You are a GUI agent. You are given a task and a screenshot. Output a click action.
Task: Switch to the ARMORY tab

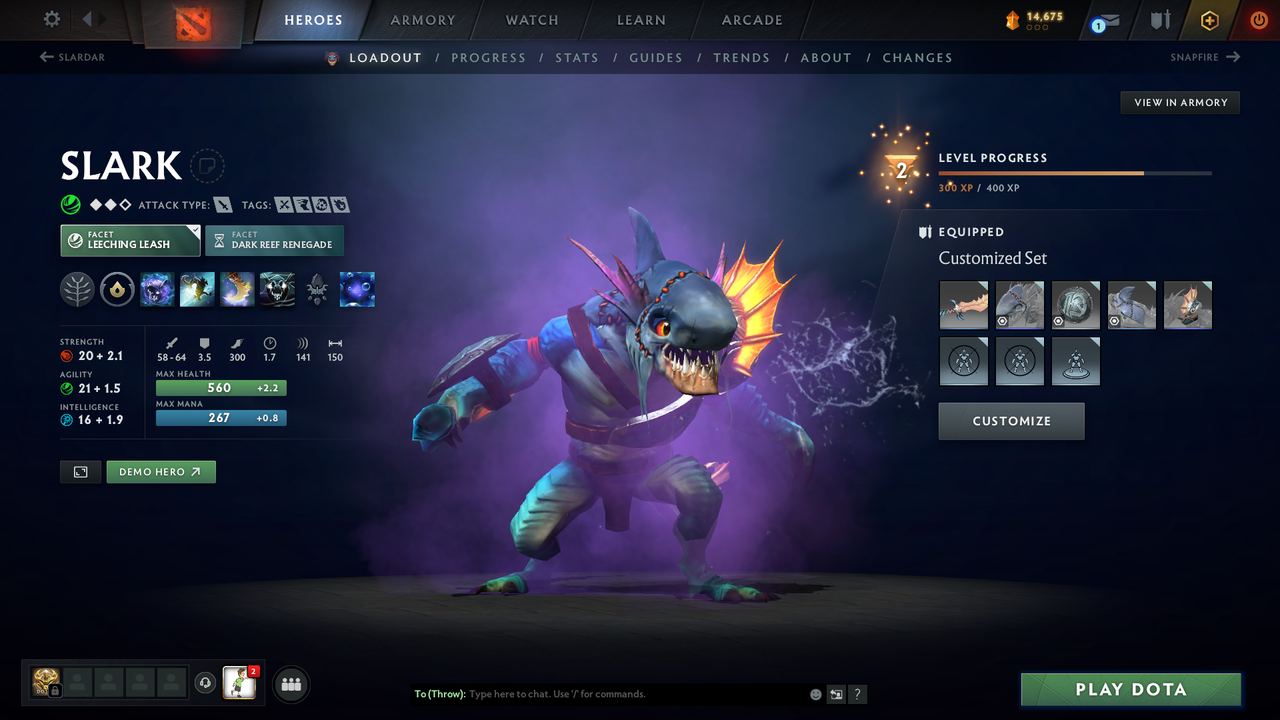click(x=421, y=19)
